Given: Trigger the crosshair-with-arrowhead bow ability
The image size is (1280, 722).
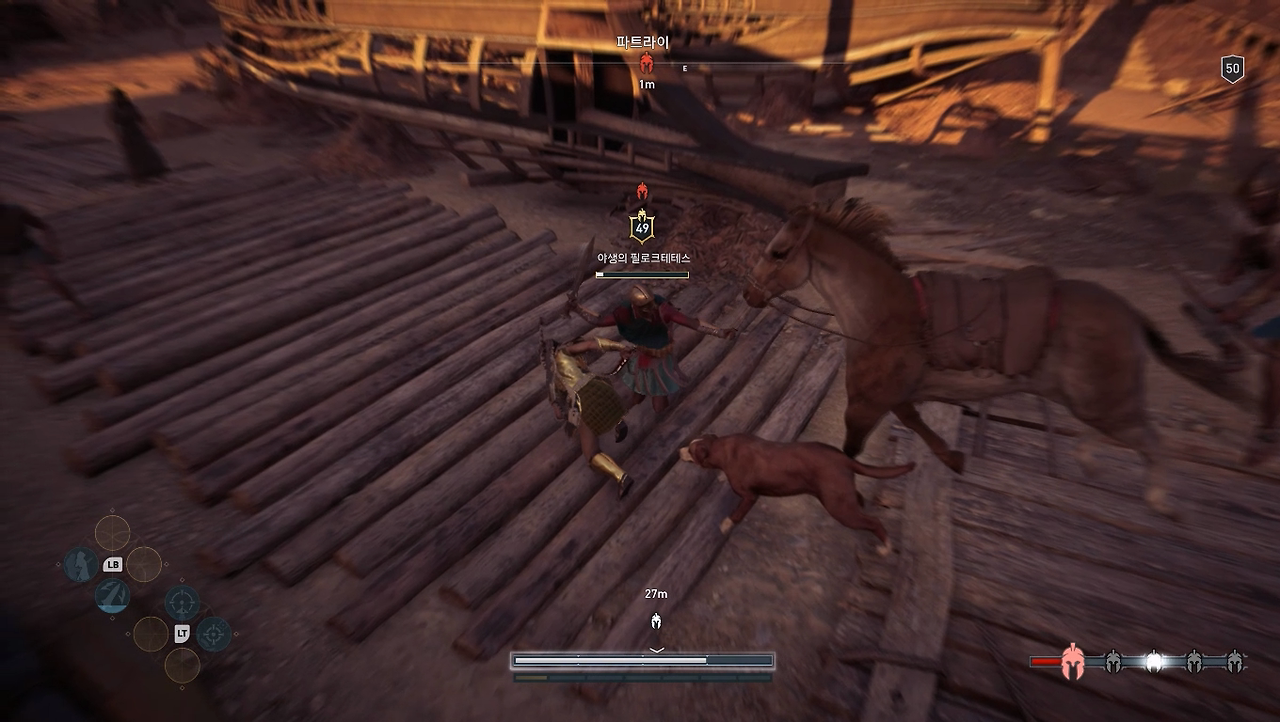Looking at the screenshot, I should point(182,602).
